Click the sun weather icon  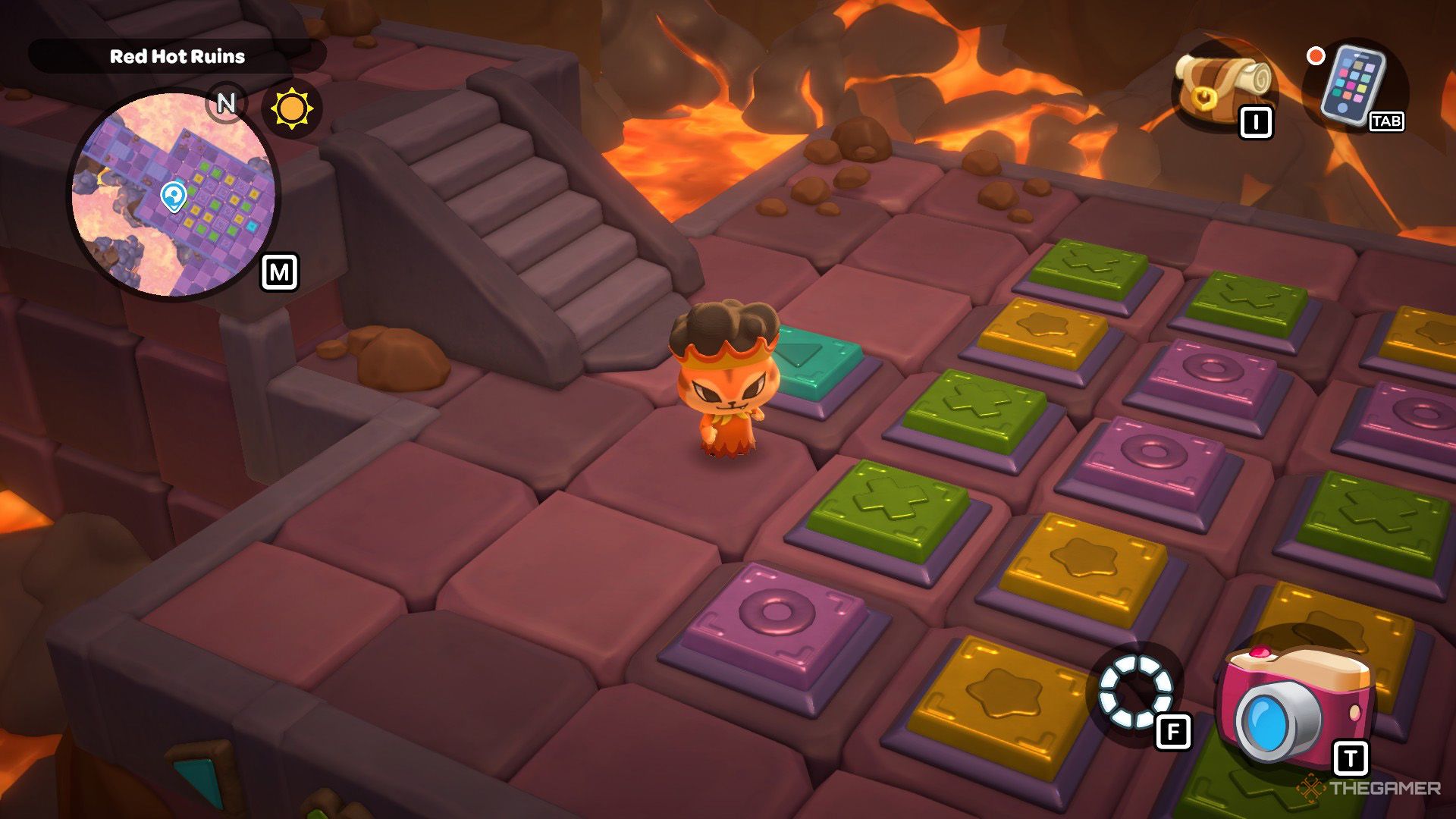click(x=292, y=108)
